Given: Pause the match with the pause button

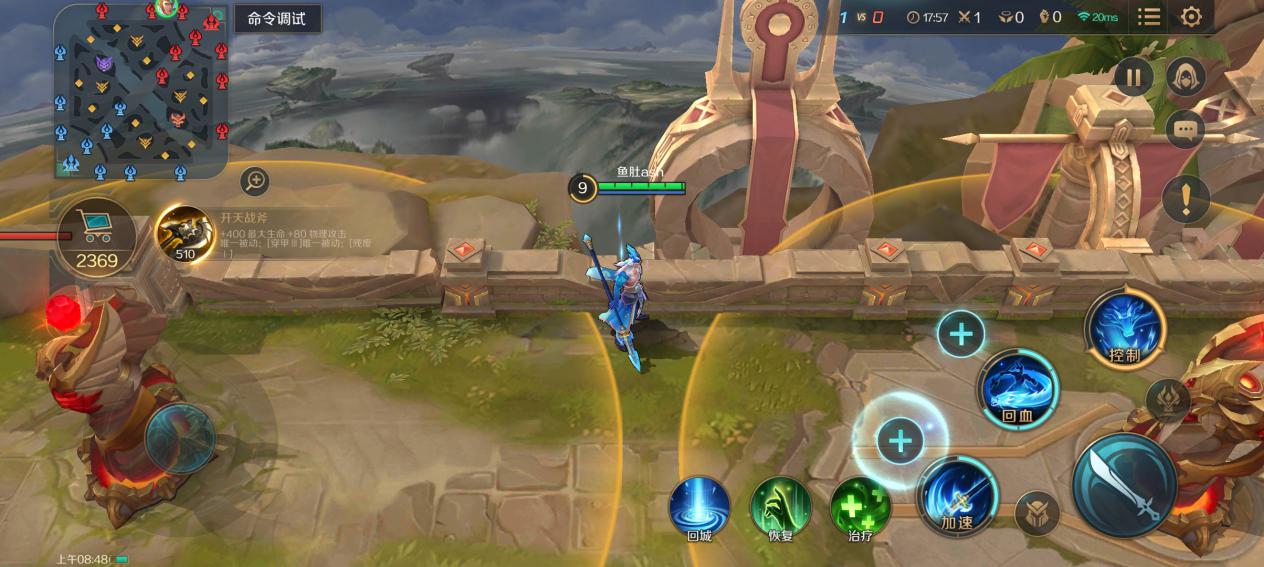Looking at the screenshot, I should tap(1134, 77).
